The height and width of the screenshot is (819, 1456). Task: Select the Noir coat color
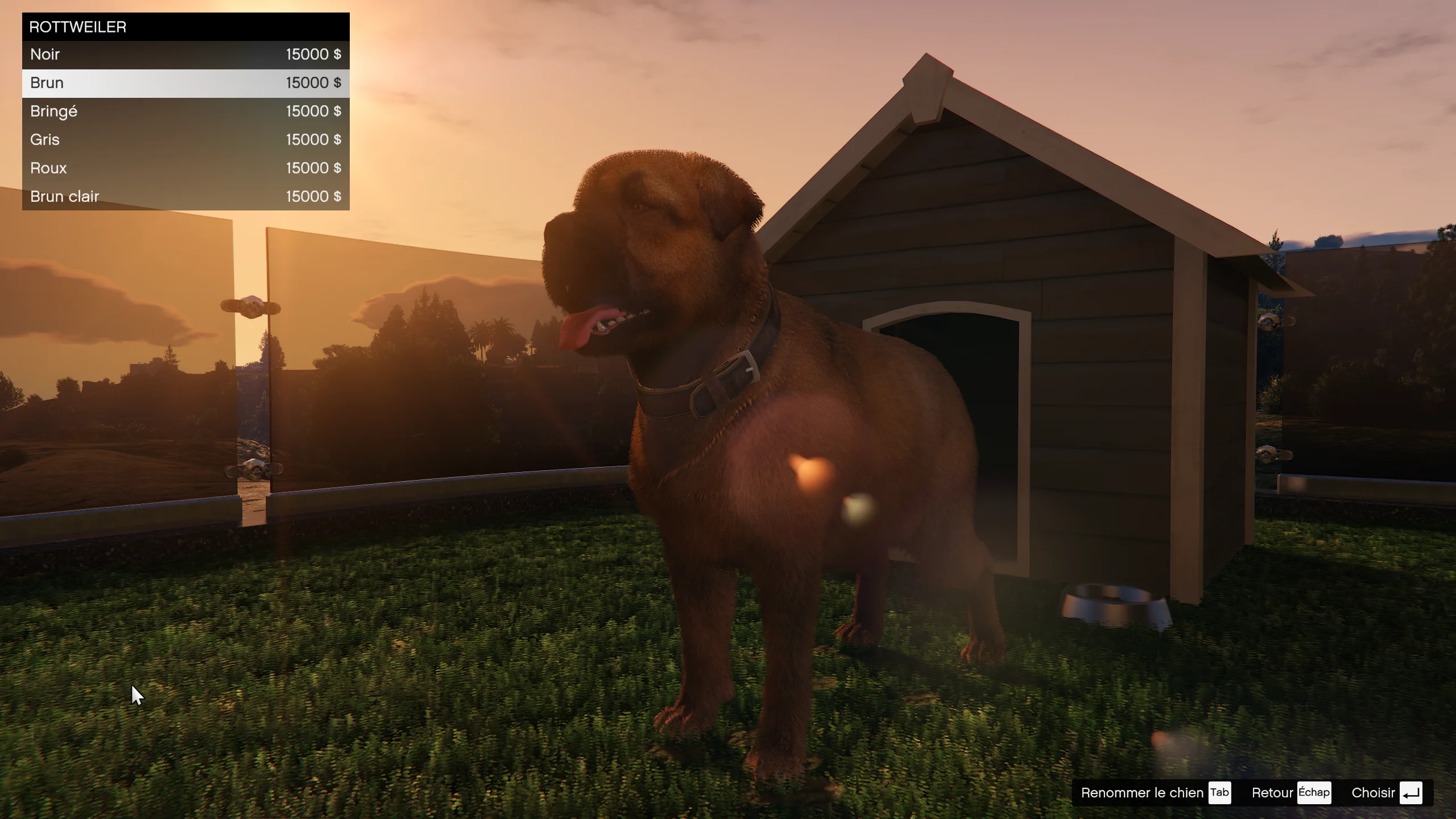click(x=185, y=55)
